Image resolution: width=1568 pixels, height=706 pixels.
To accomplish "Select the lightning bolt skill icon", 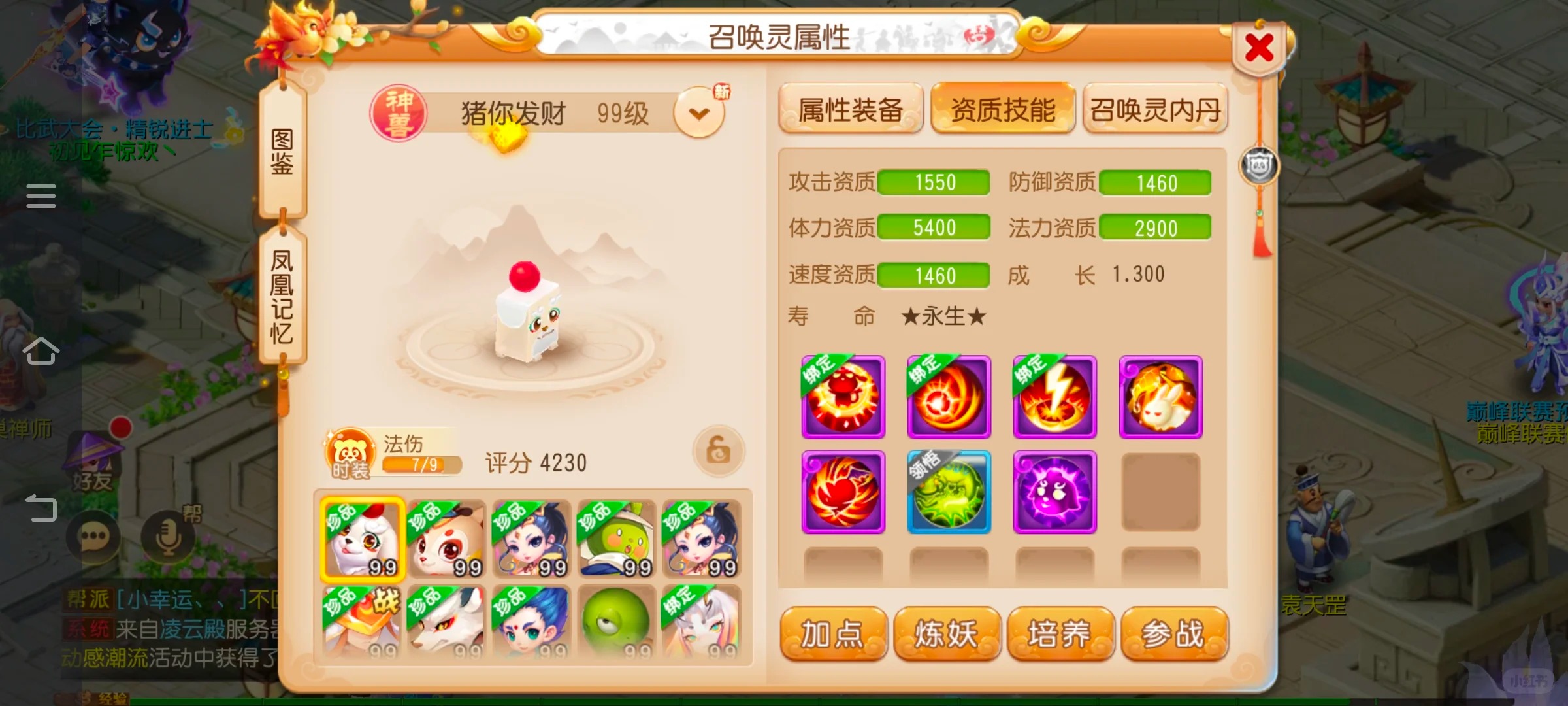I will point(1054,397).
